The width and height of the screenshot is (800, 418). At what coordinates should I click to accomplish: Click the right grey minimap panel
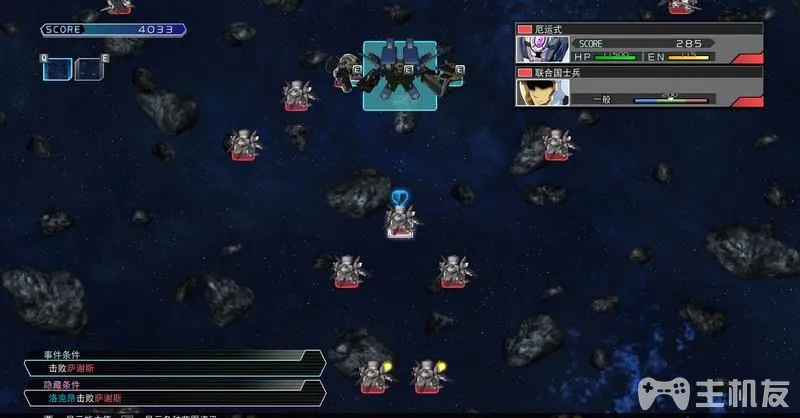90,70
